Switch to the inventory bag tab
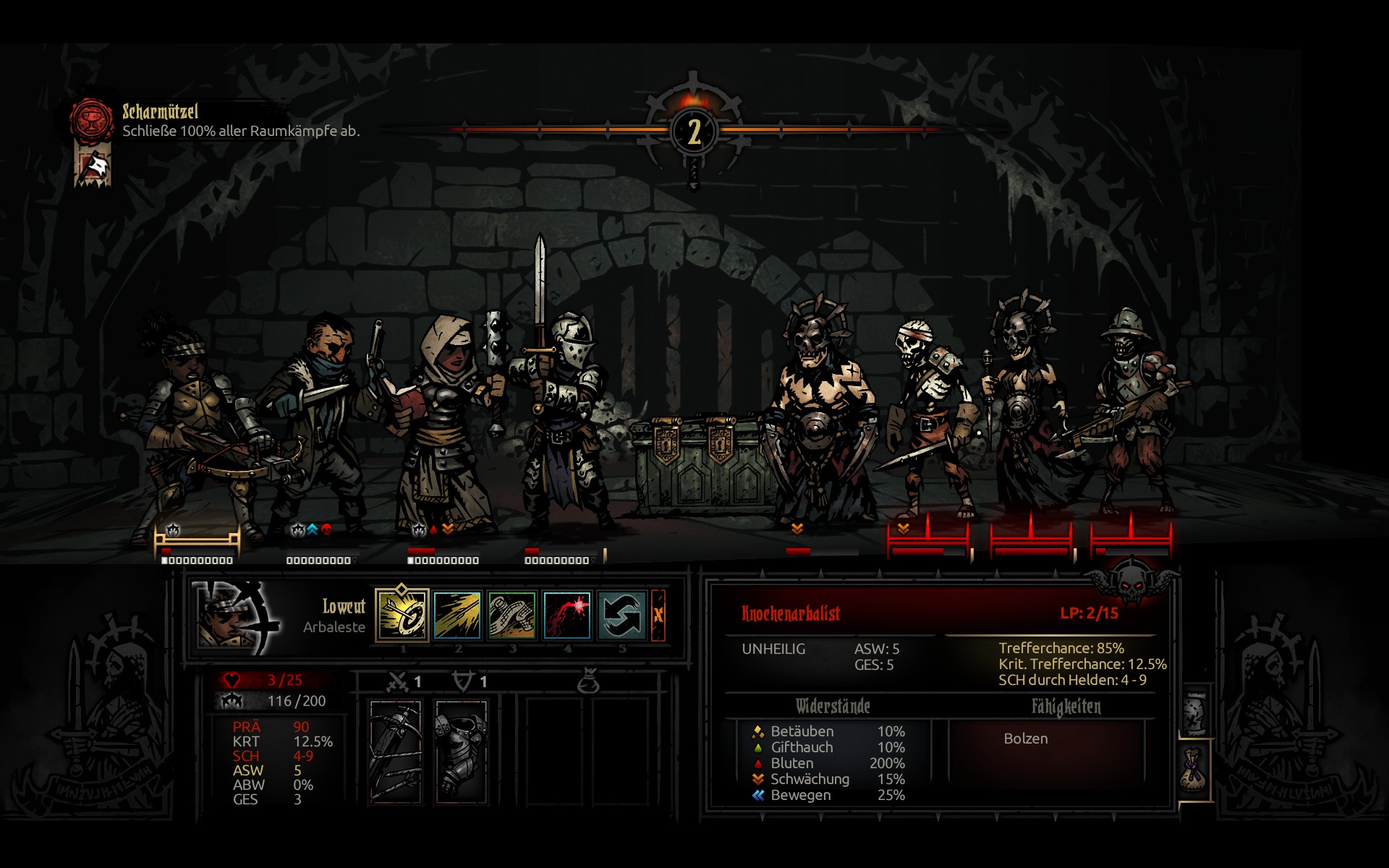 click(x=1194, y=771)
